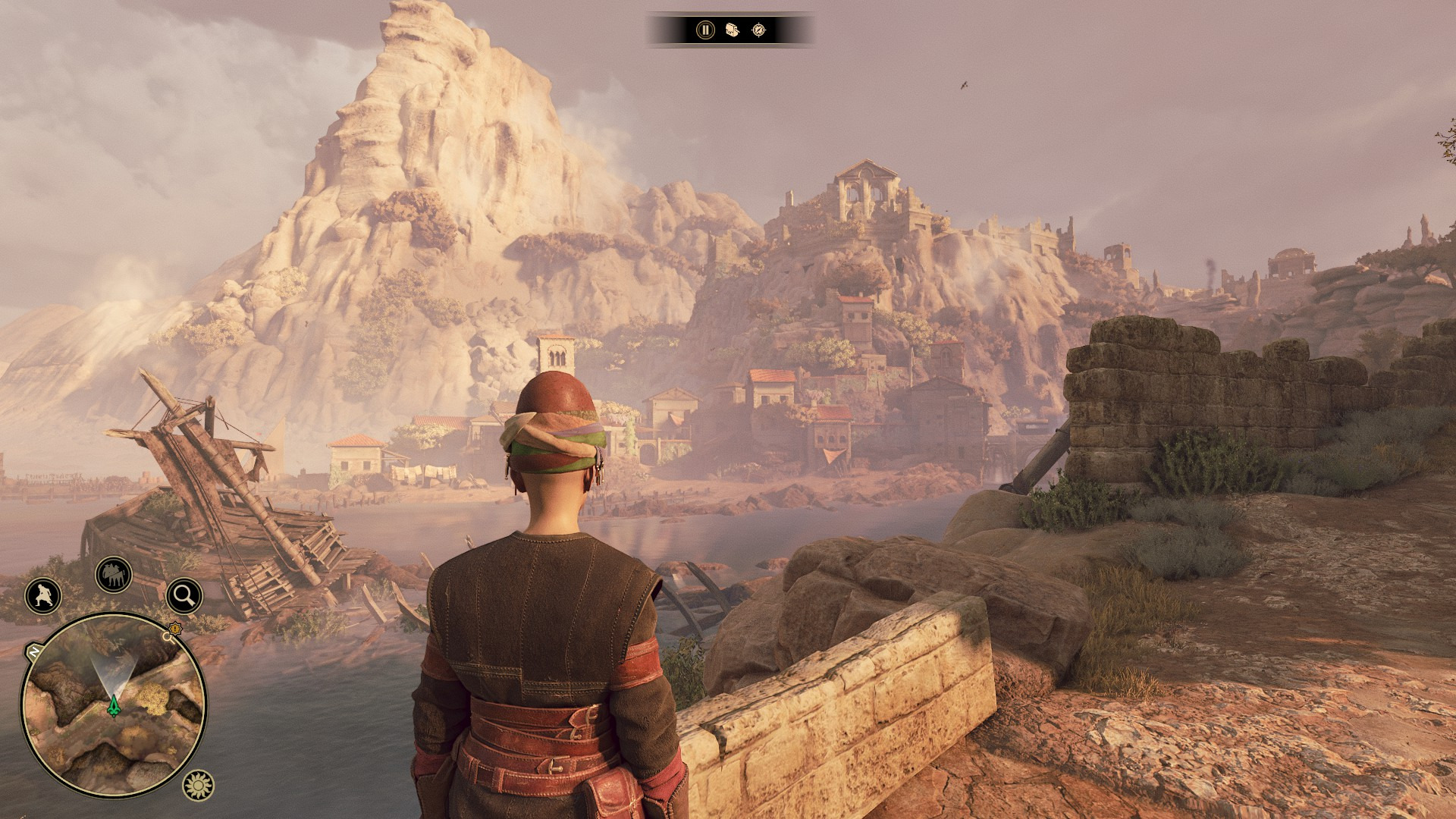Toggle the crouching figure stealth icon
Image resolution: width=1456 pixels, height=819 pixels.
pos(43,596)
